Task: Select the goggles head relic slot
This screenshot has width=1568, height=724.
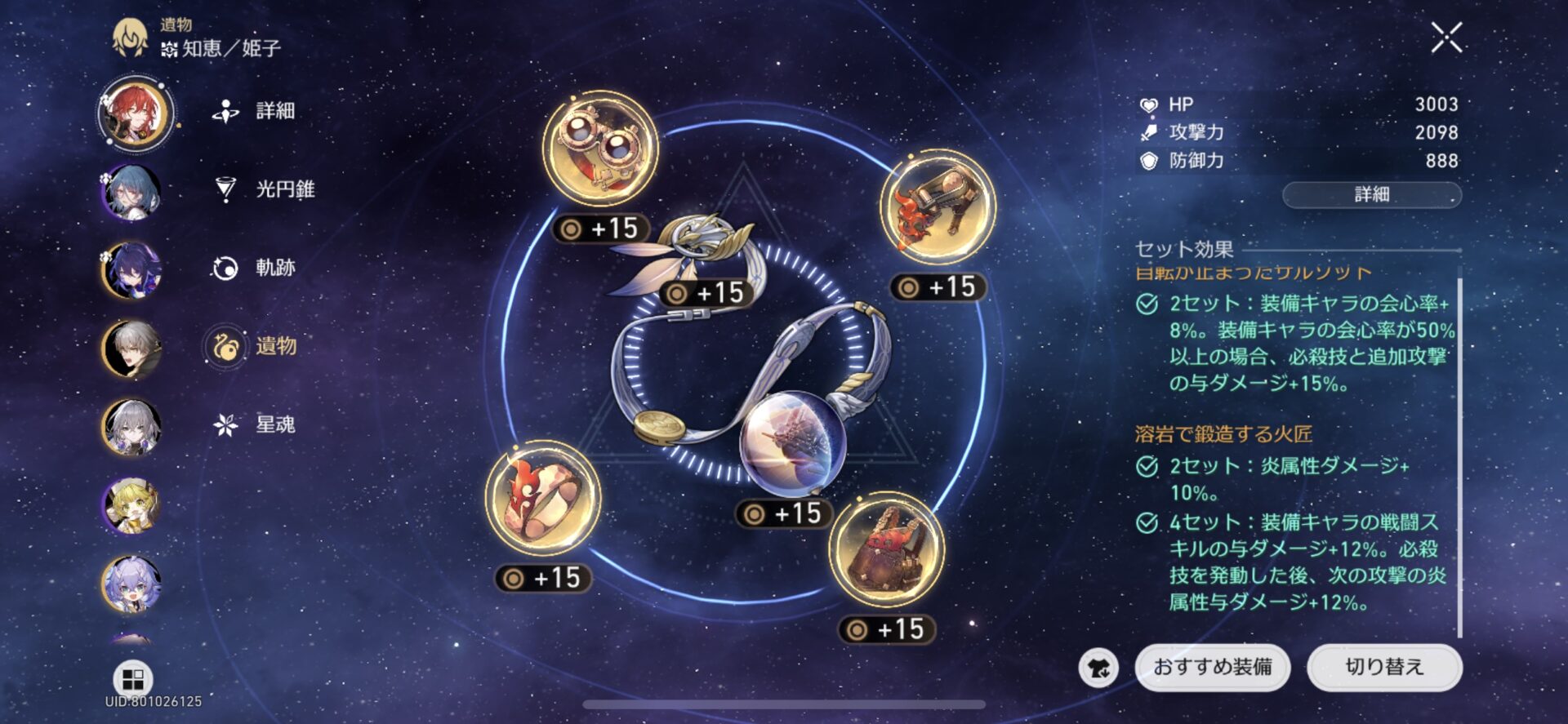Action: pos(600,148)
